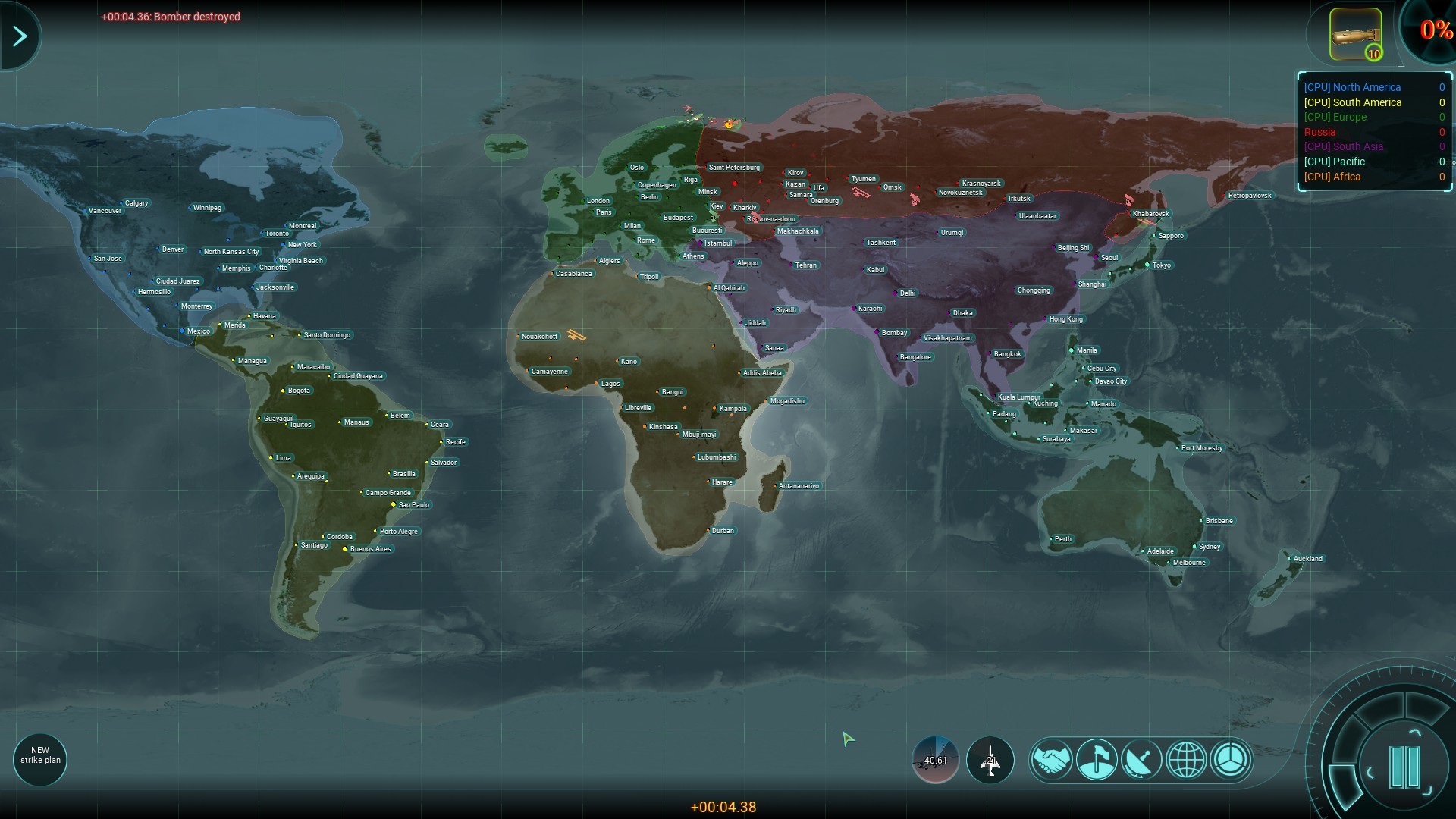The width and height of the screenshot is (1456, 819).
Task: Toggle pause on the time control wheel
Action: click(x=1405, y=767)
